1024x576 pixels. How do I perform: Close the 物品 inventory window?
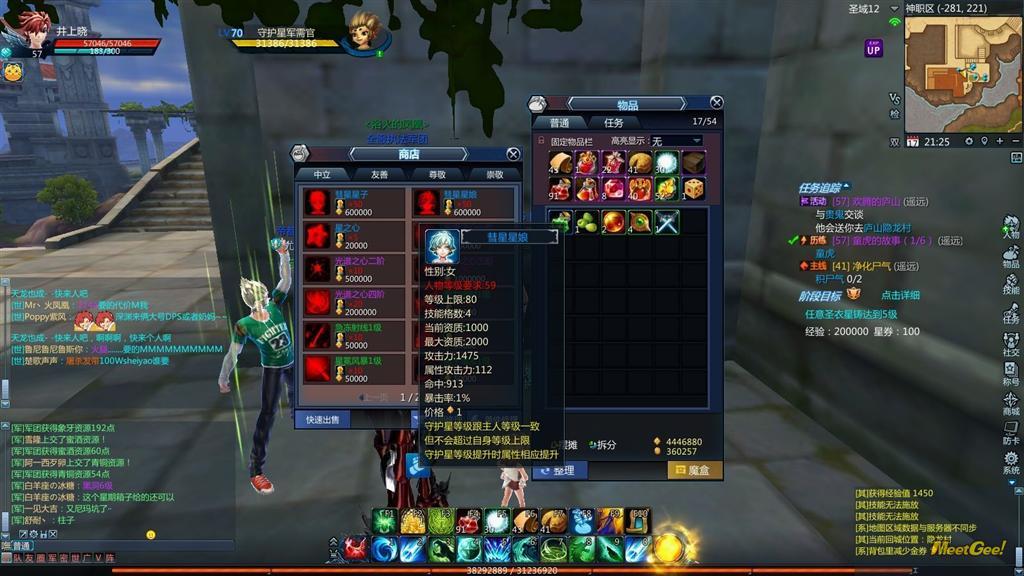pos(716,103)
